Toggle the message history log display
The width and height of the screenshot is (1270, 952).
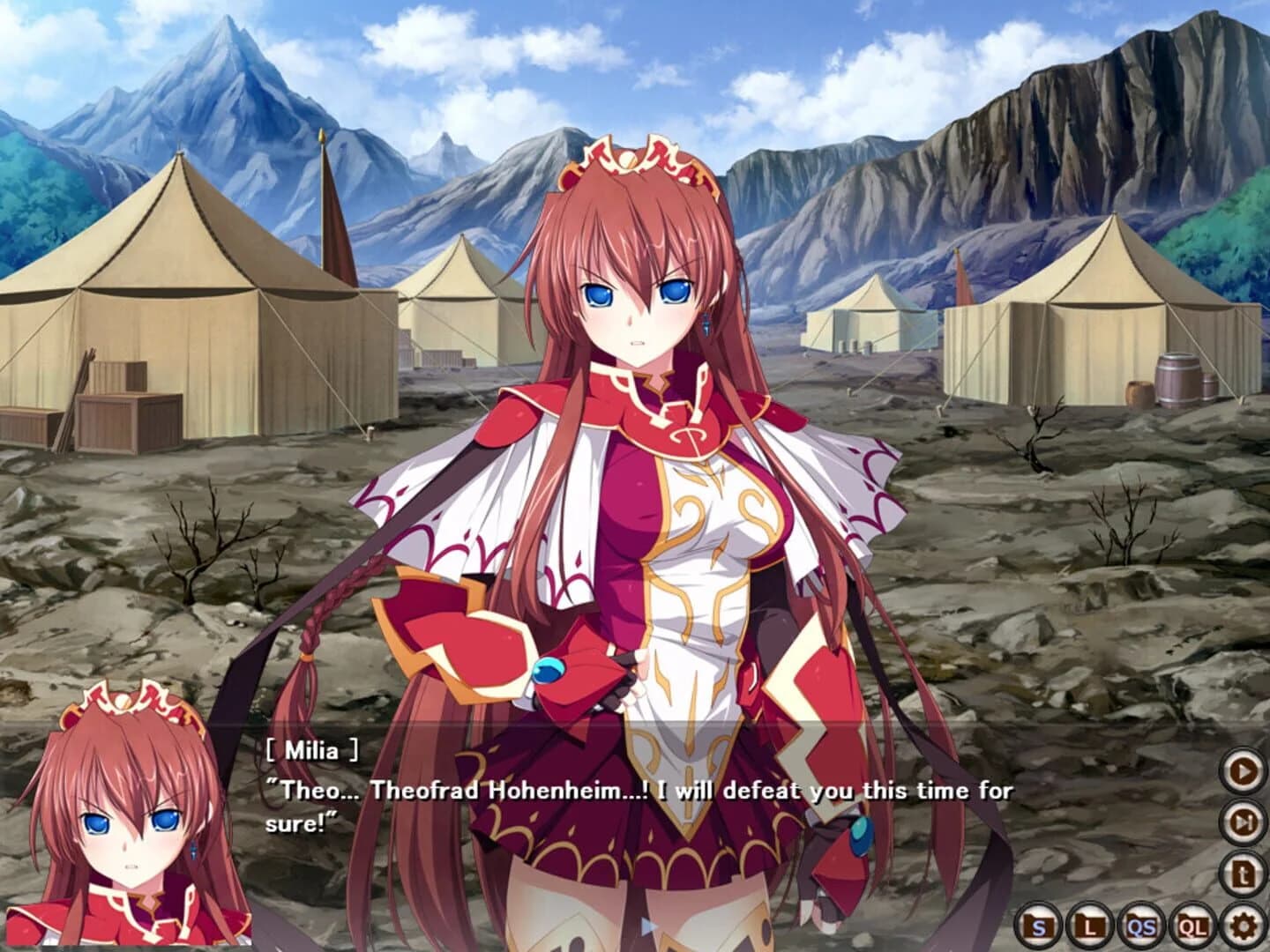pyautogui.click(x=1244, y=874)
